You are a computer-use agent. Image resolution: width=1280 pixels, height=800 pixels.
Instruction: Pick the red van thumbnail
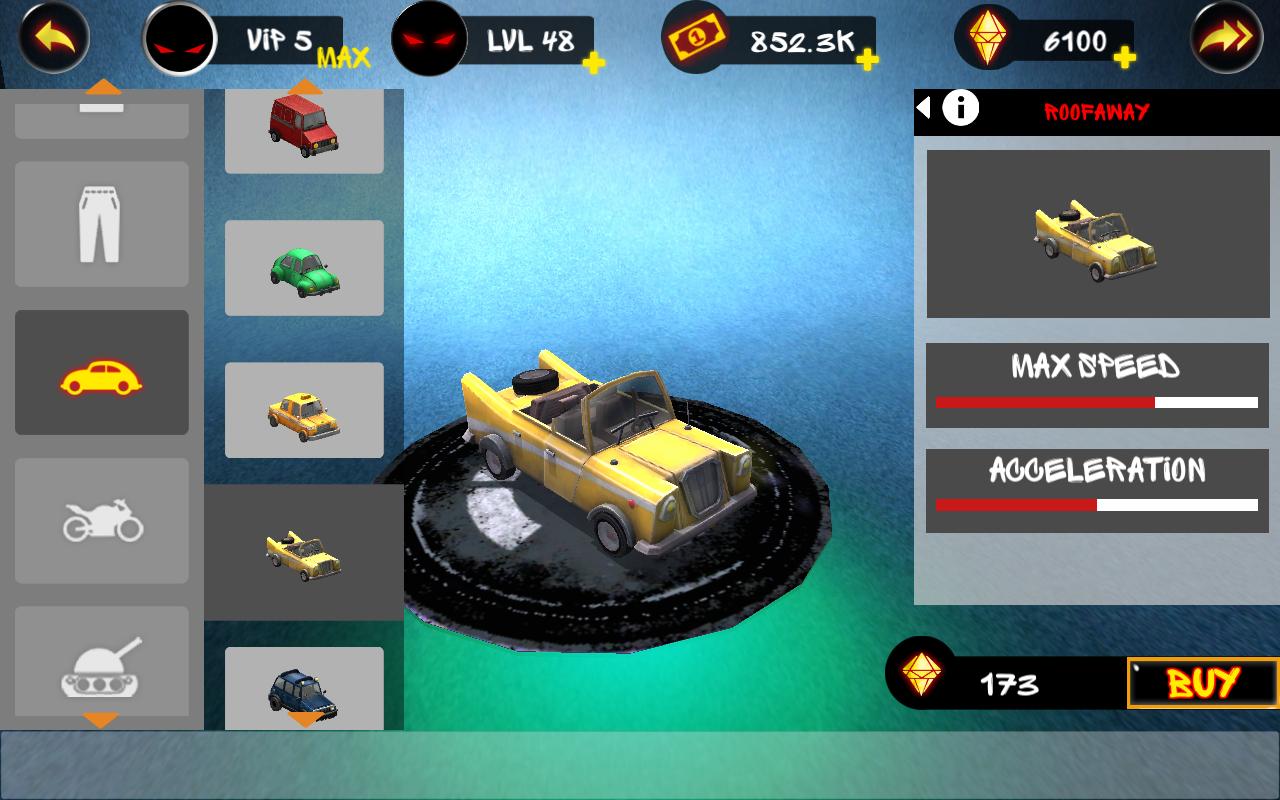[x=304, y=128]
